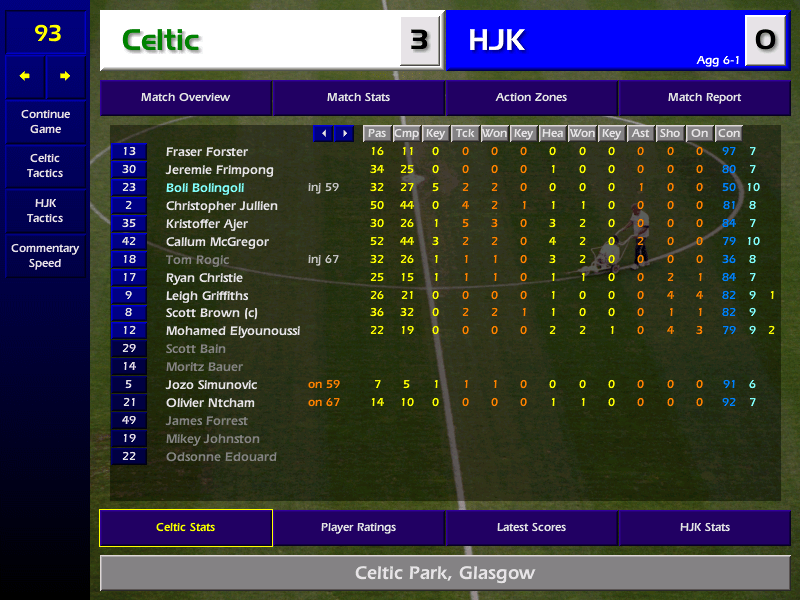This screenshot has height=600, width=800.
Task: Open Celtic Tactics
Action: point(45,166)
